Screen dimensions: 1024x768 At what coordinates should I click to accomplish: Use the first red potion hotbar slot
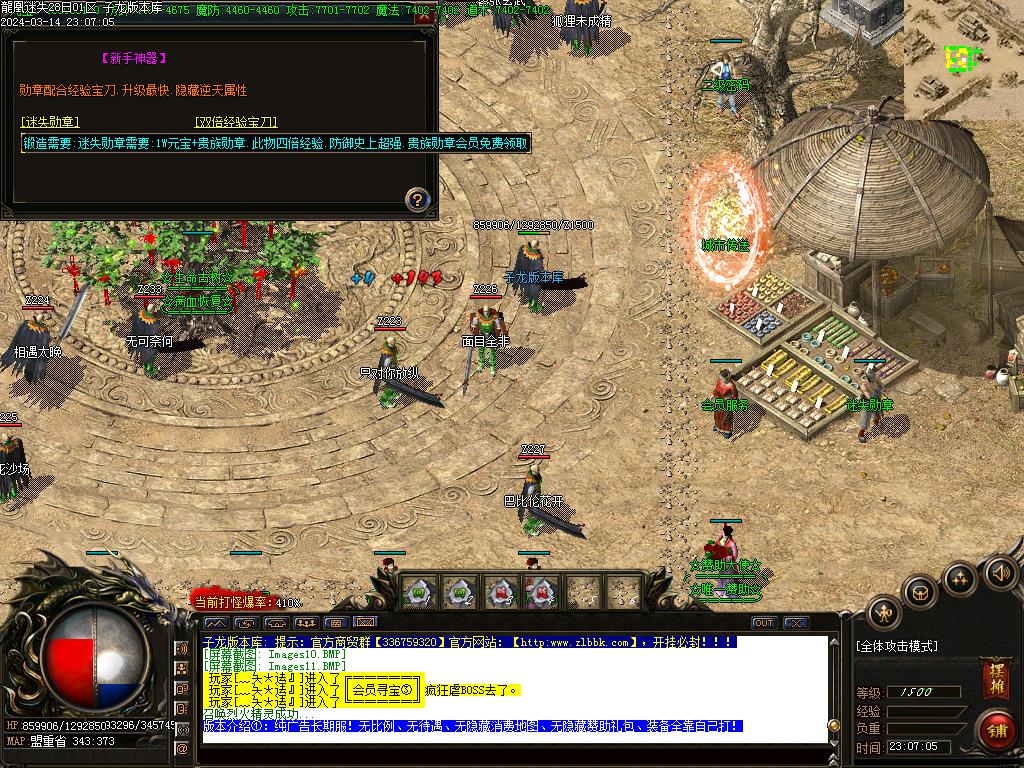coord(501,592)
